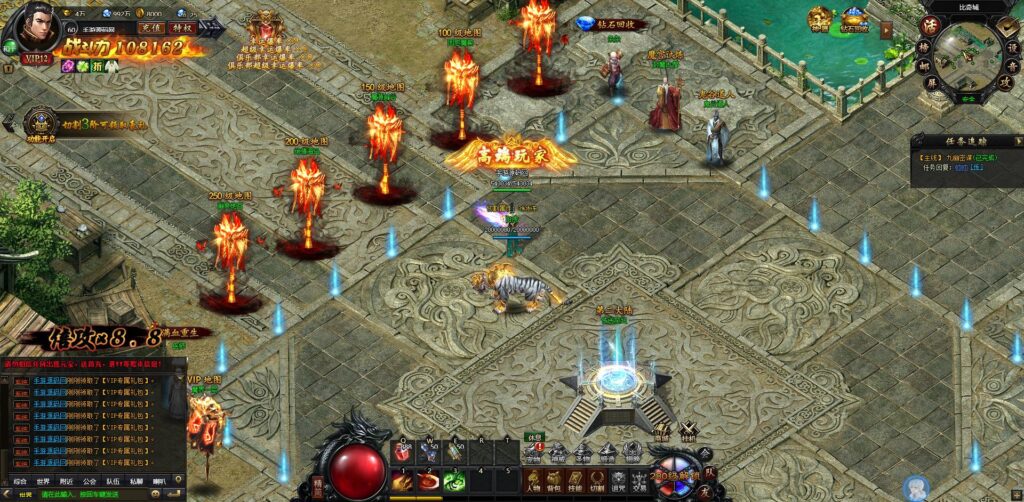Open the emoji picker in chat
Image resolution: width=1024 pixels, height=502 pixels.
156,494
